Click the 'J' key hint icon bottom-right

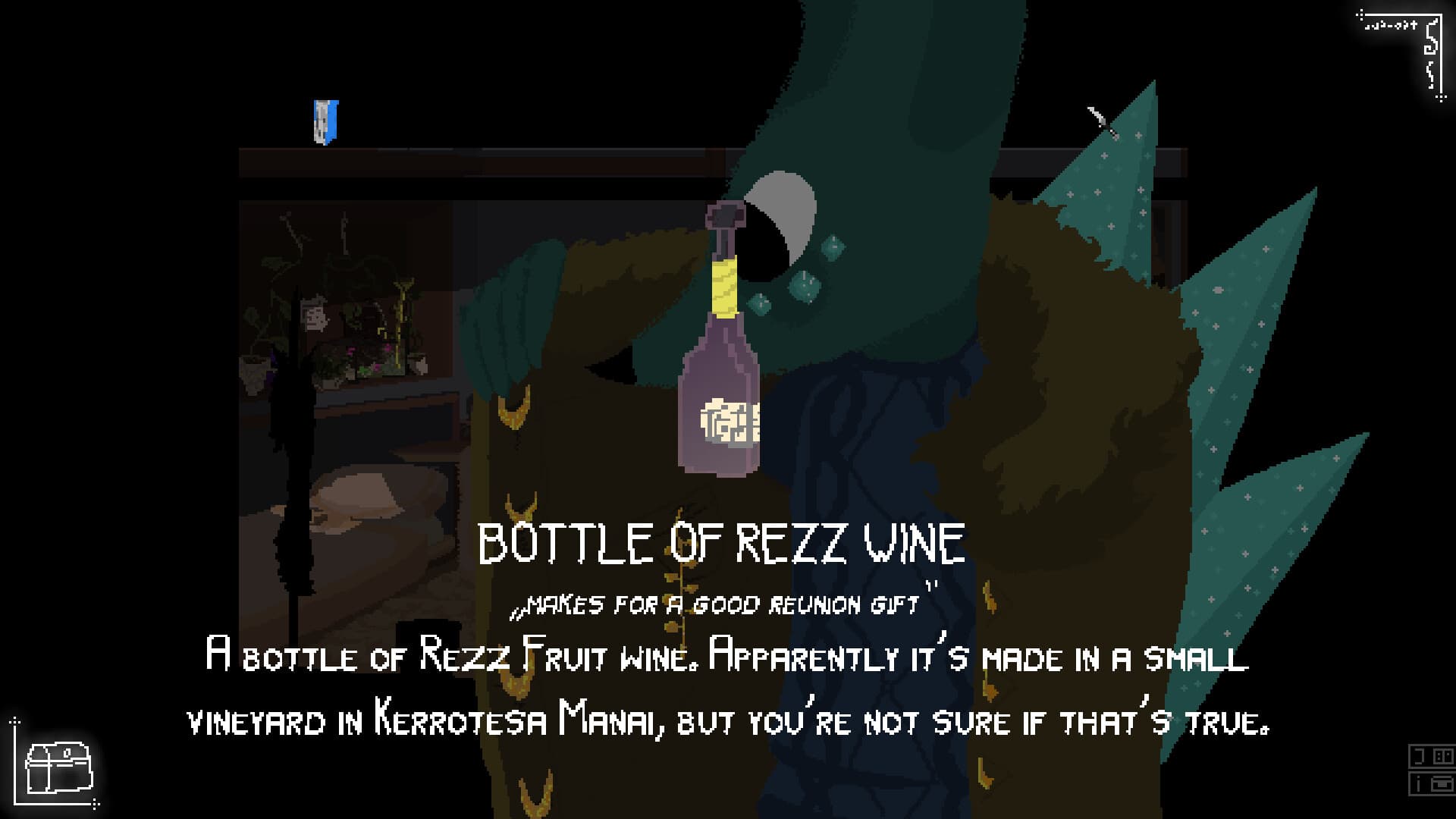click(1419, 756)
